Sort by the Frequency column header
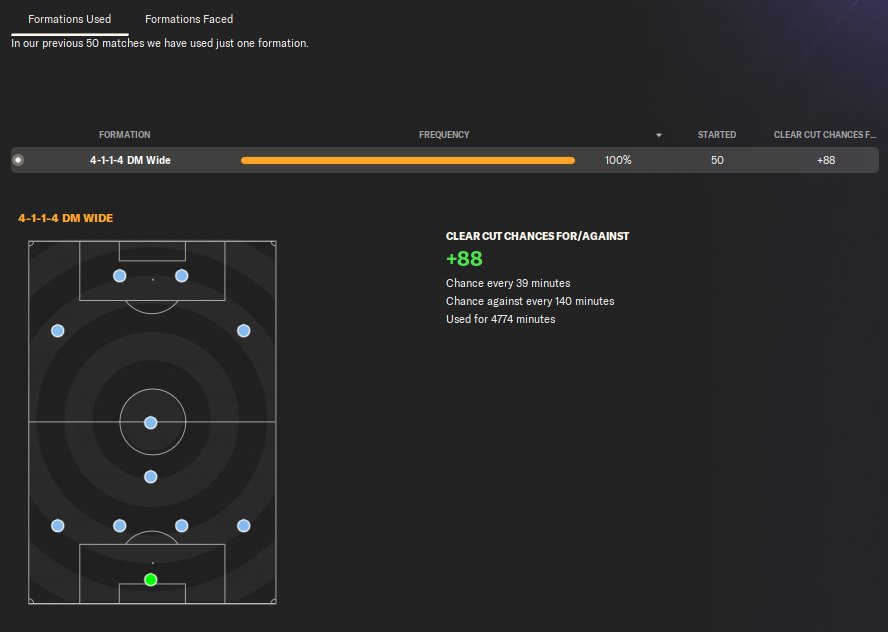 [444, 135]
